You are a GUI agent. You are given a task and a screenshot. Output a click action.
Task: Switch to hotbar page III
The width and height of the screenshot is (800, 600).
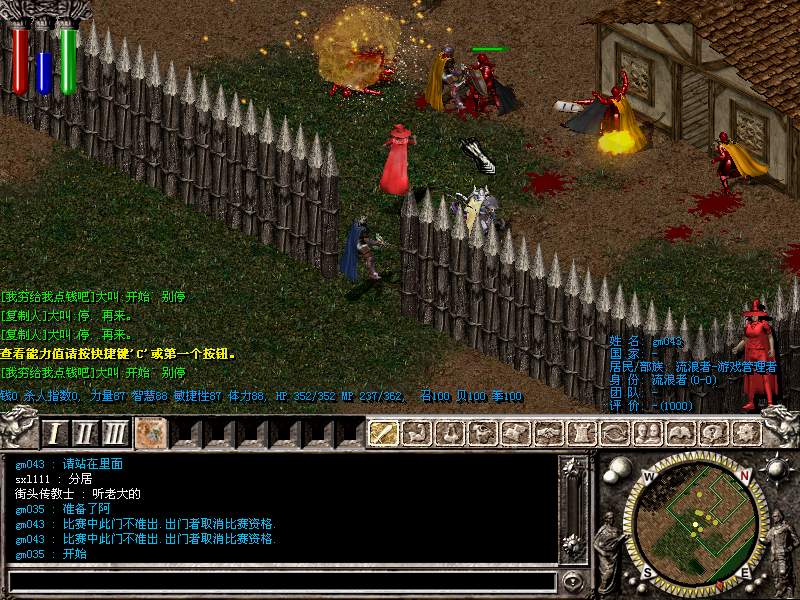point(117,433)
